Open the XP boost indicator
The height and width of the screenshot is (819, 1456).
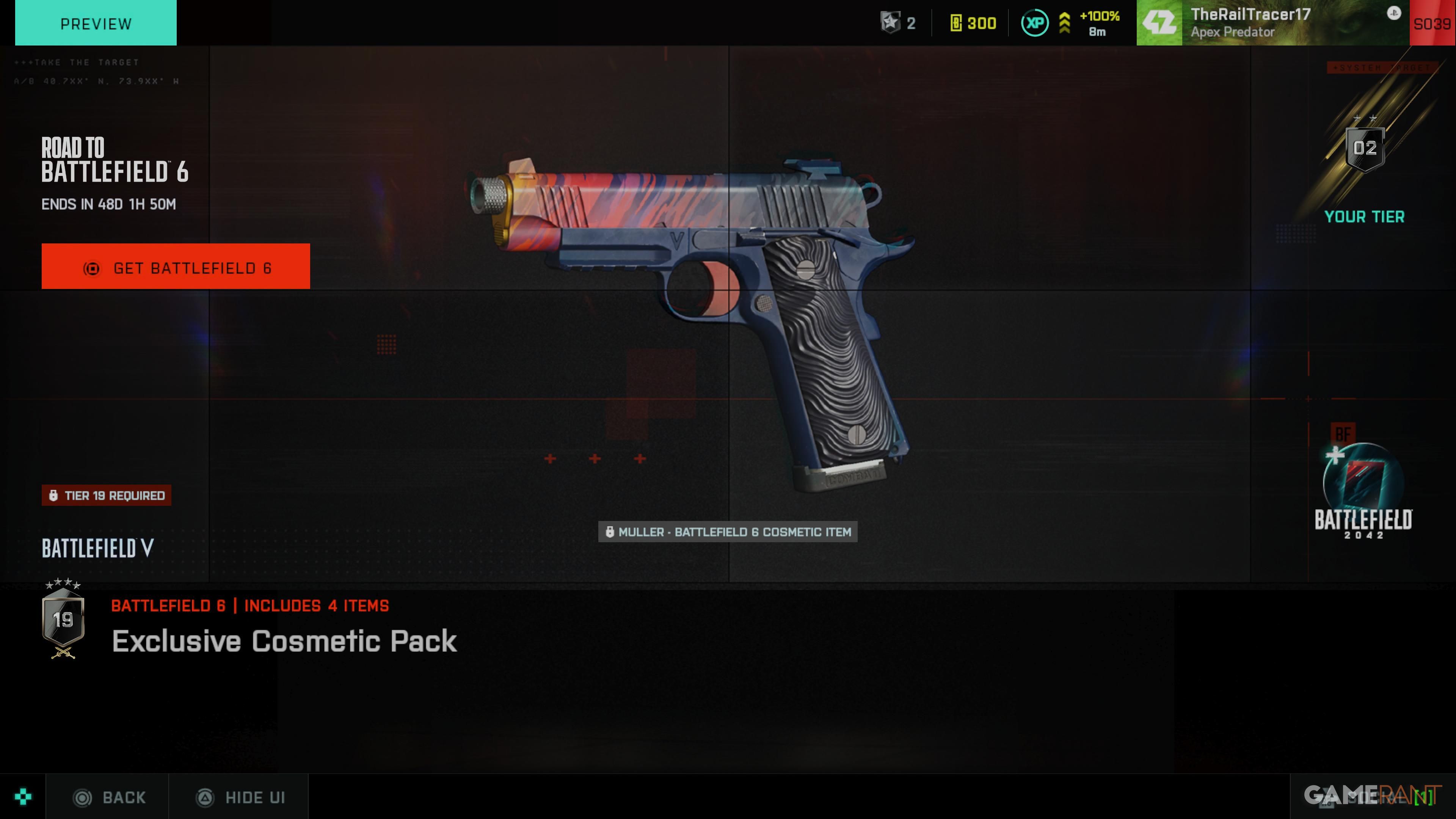(1071, 23)
